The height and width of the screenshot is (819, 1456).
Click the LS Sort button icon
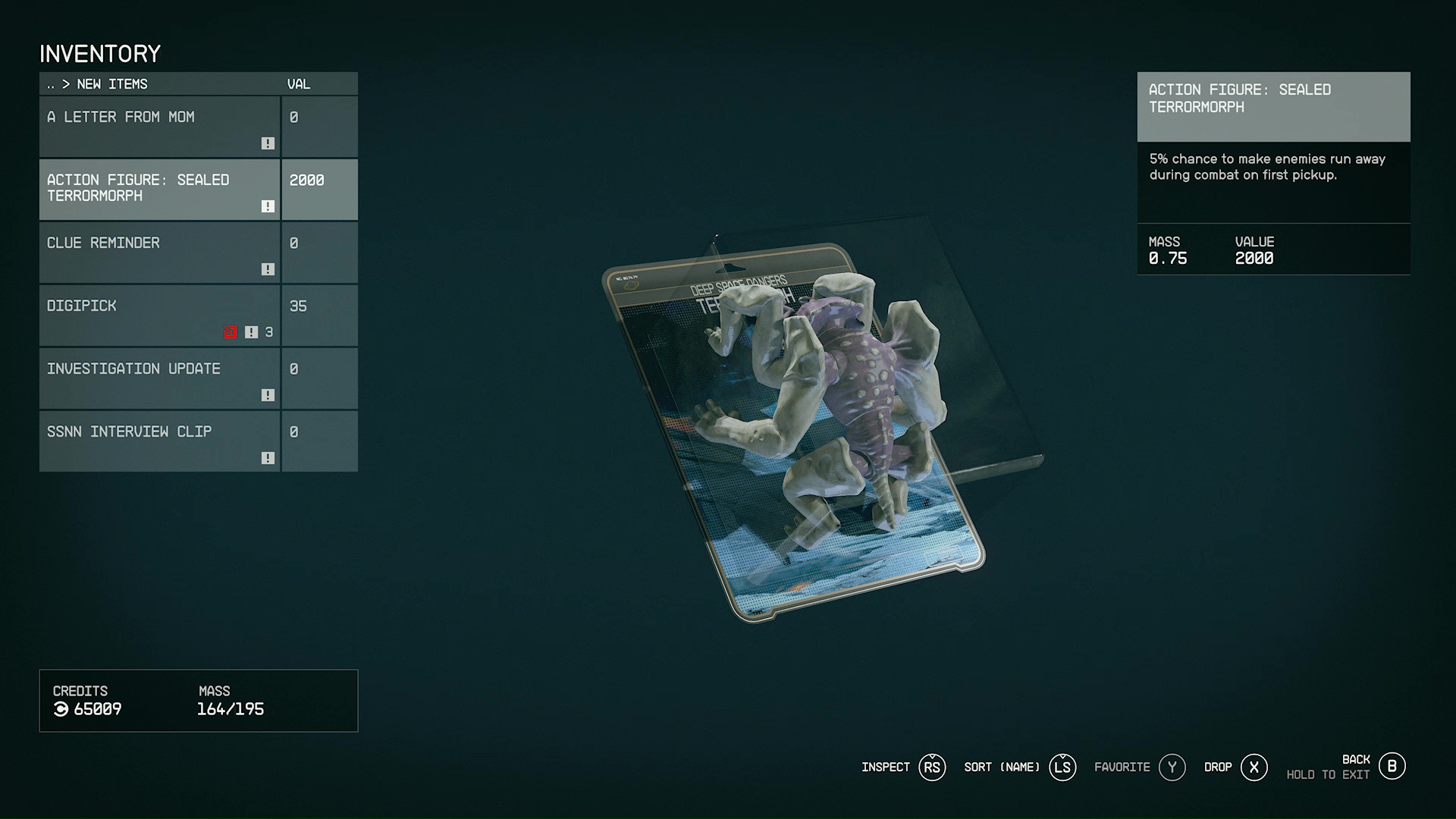(x=1062, y=767)
